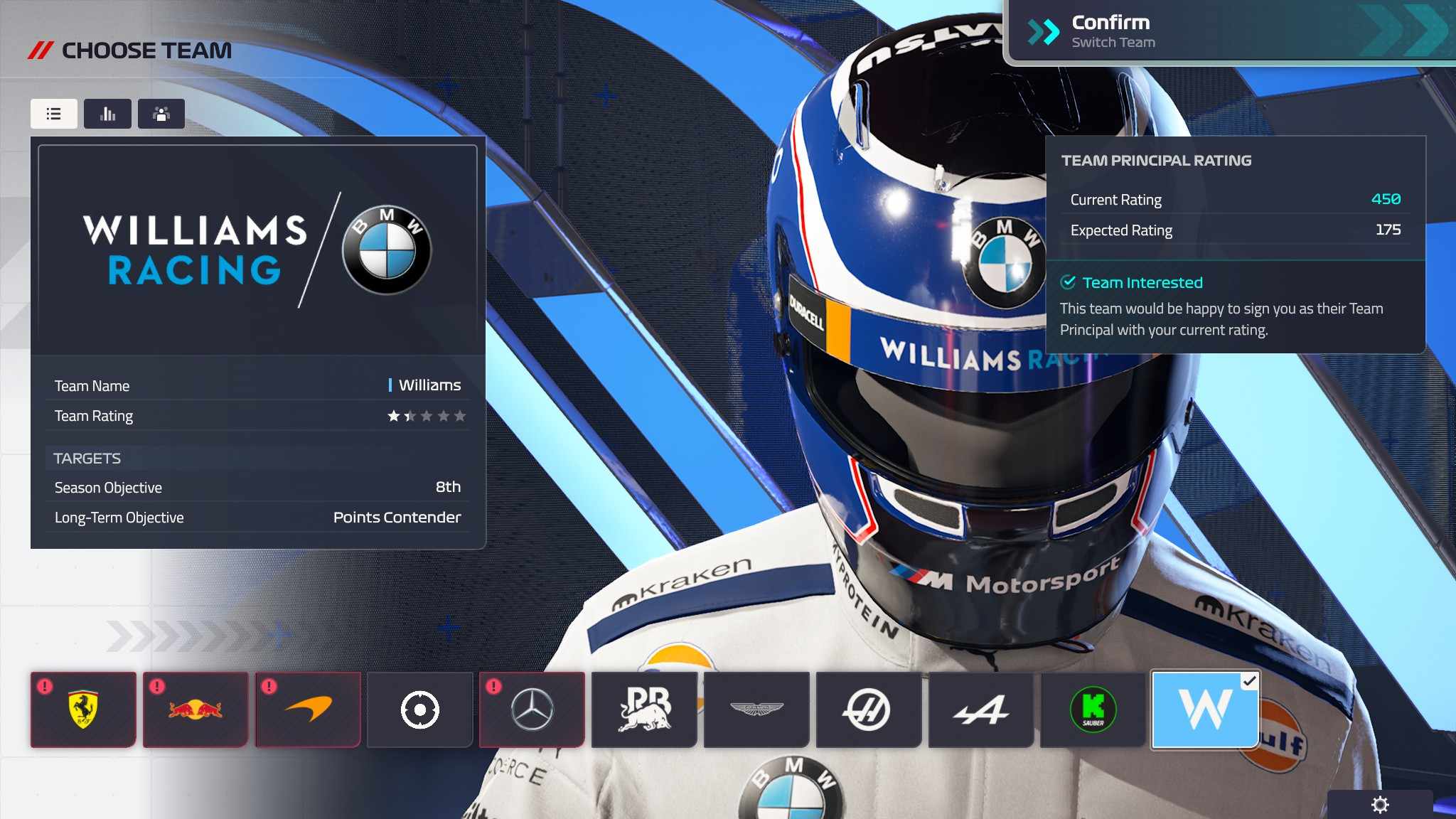Choose the Red Bull team tile

point(196,710)
